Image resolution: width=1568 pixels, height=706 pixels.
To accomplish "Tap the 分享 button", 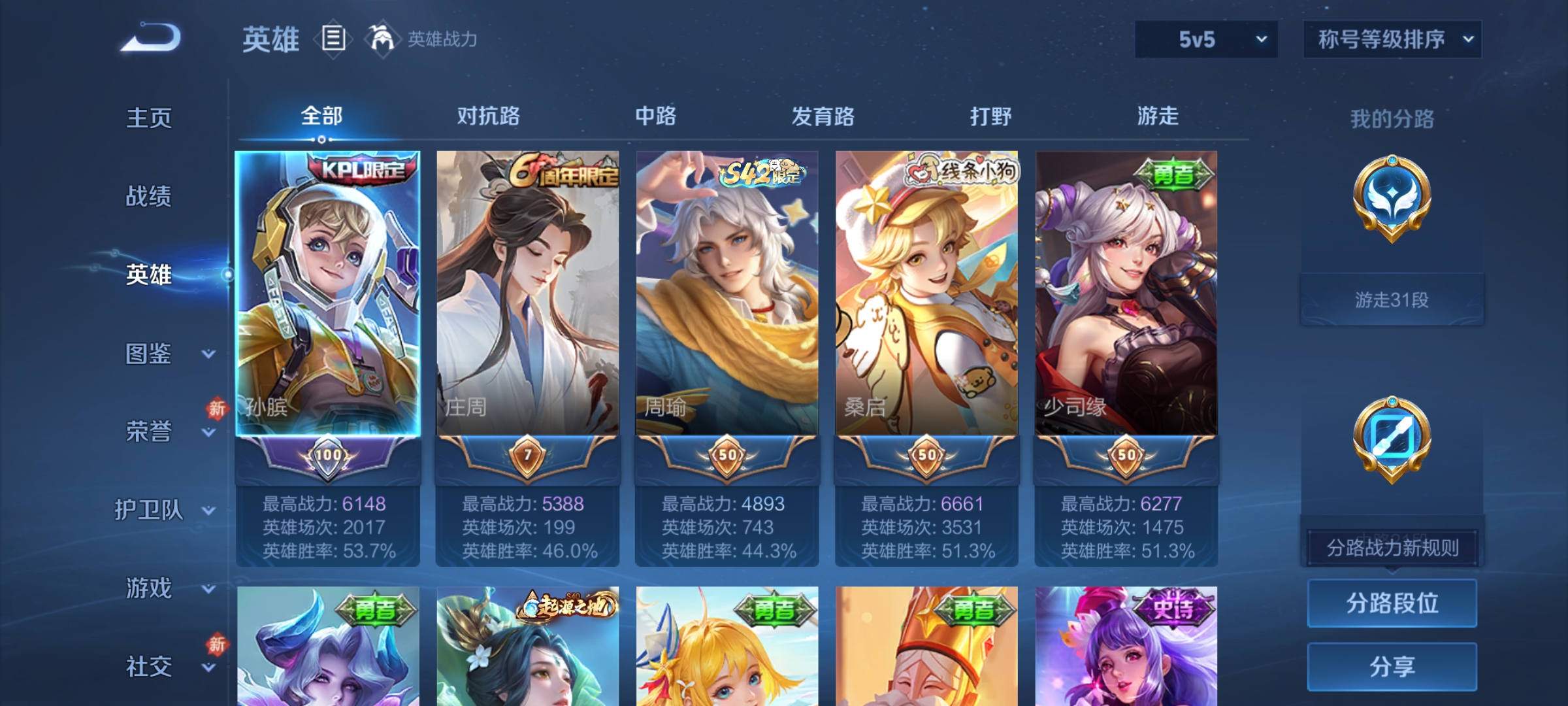I will point(1392,666).
